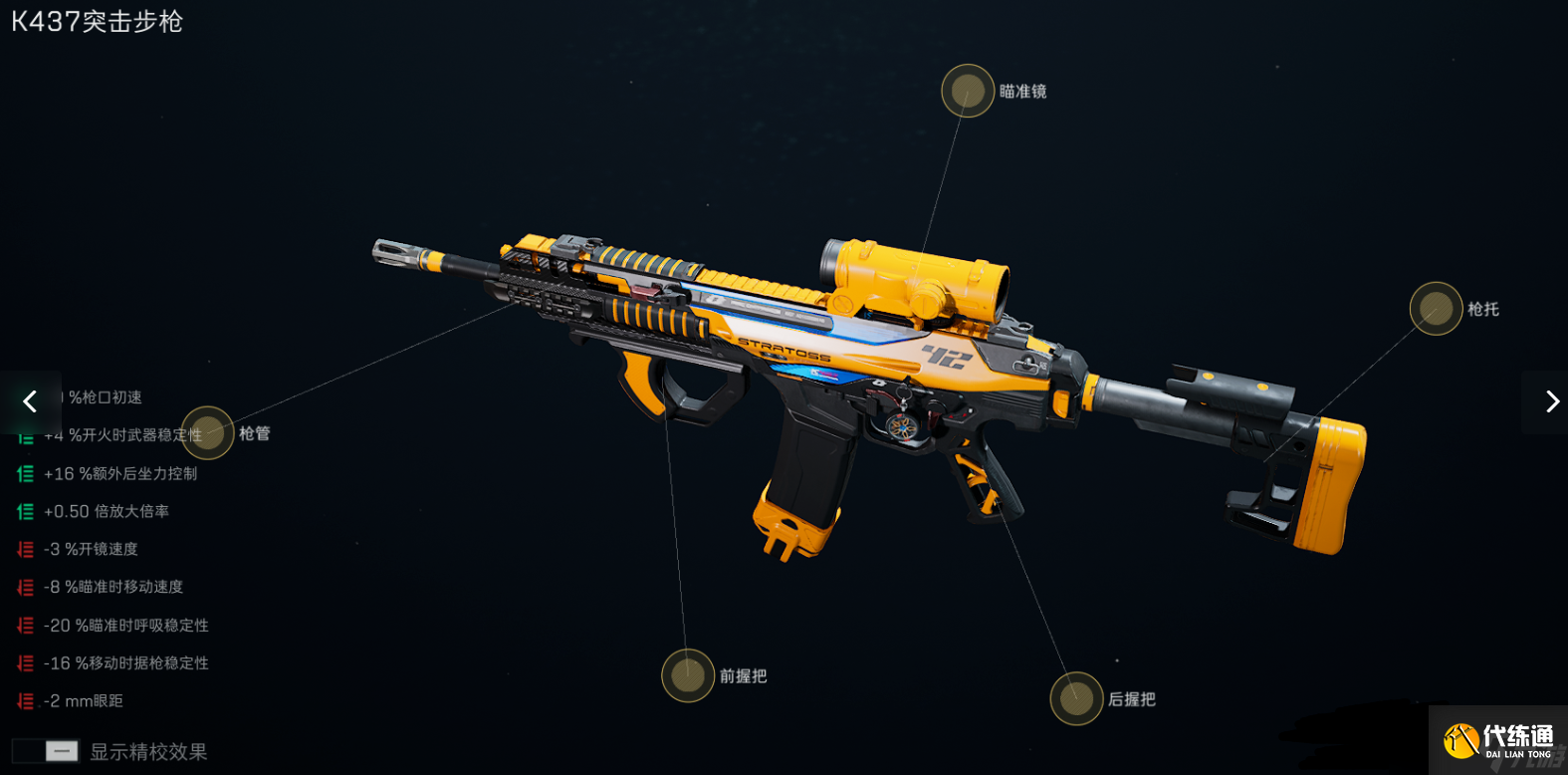Screen dimensions: 1568x775
Task: Open the 枪托 stock attachment slot
Action: pyautogui.click(x=1436, y=309)
